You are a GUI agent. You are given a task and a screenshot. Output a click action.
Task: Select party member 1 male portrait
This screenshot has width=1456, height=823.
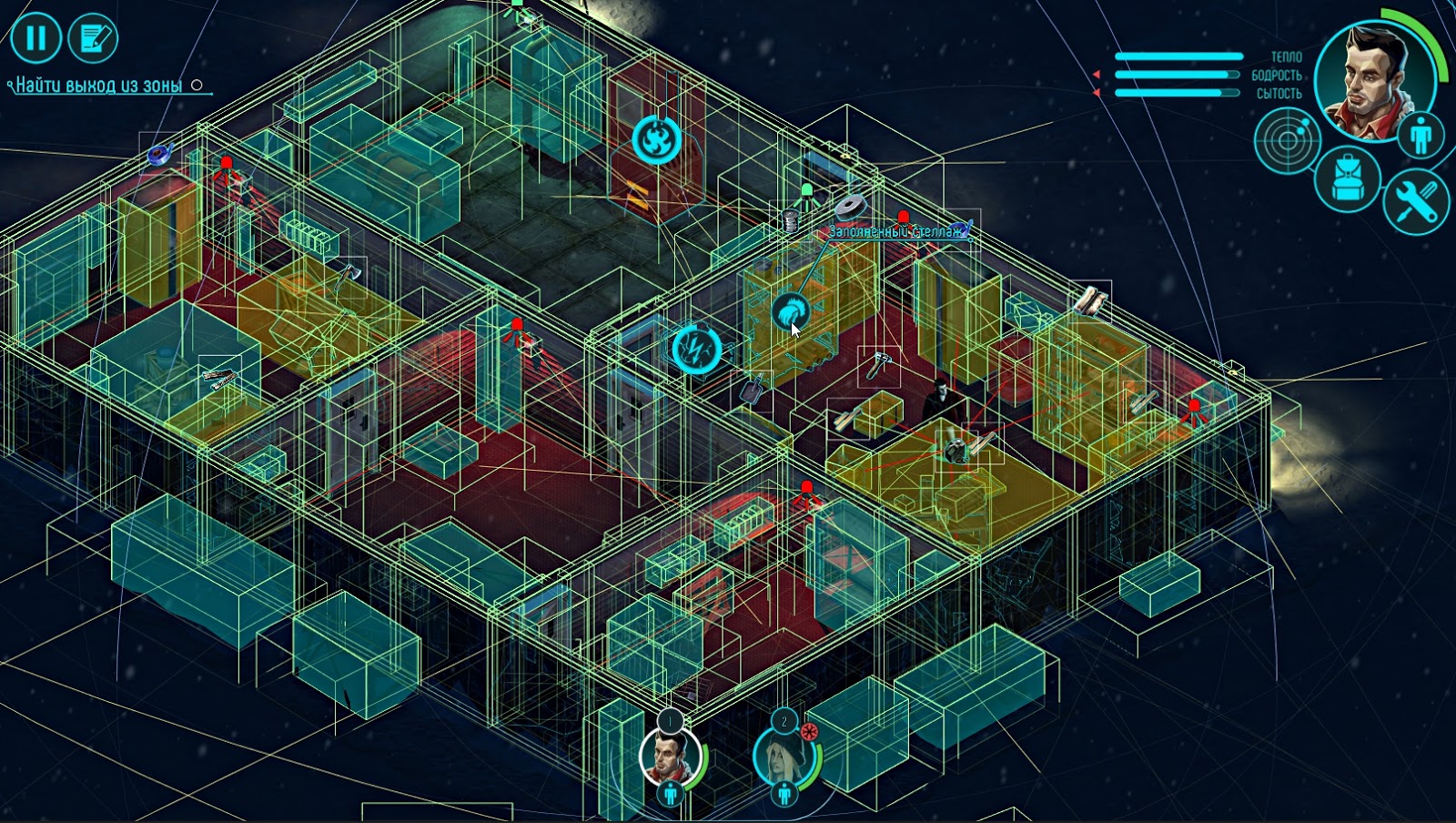[x=670, y=756]
